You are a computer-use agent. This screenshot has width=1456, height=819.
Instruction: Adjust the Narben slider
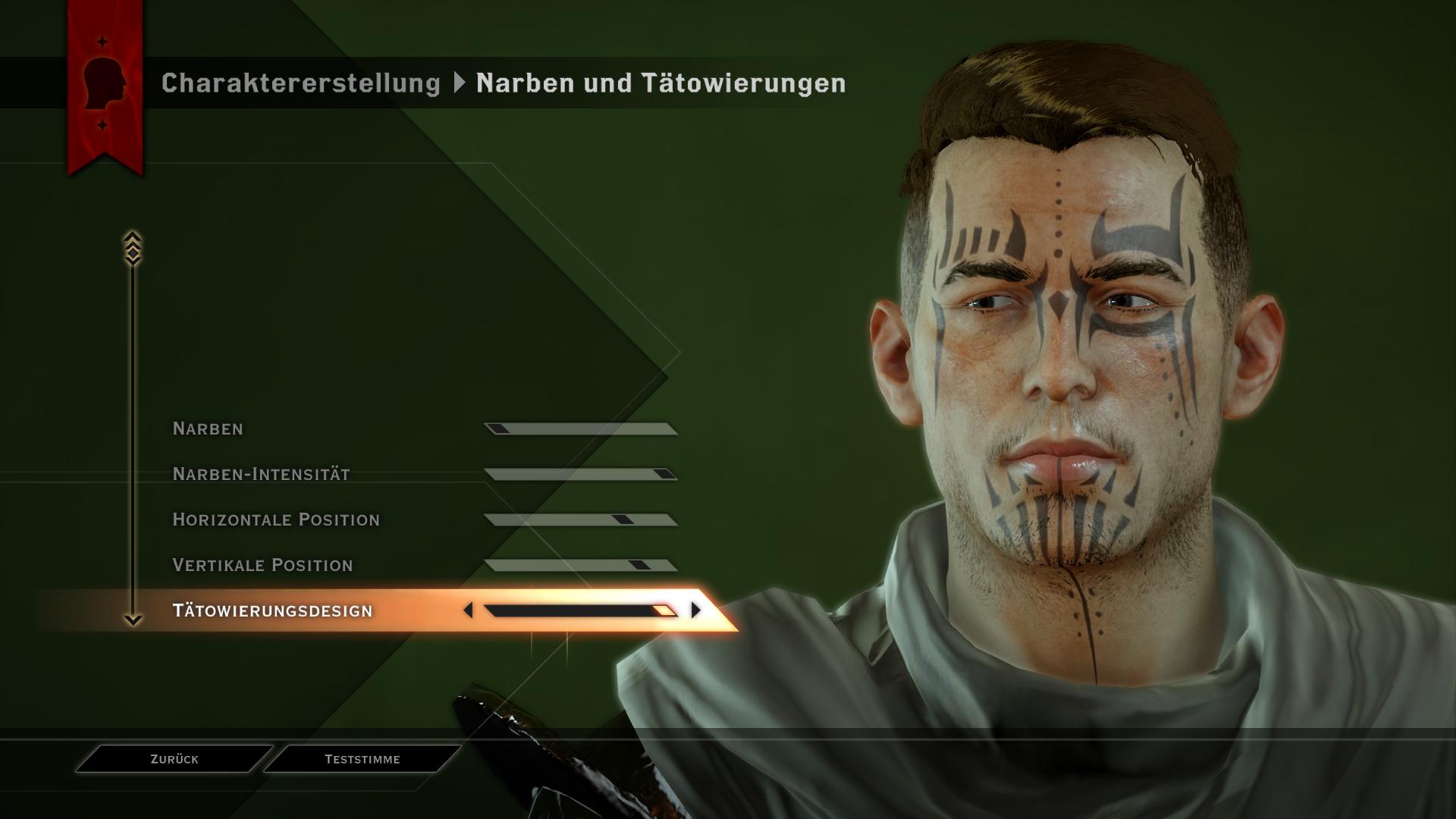tap(580, 429)
